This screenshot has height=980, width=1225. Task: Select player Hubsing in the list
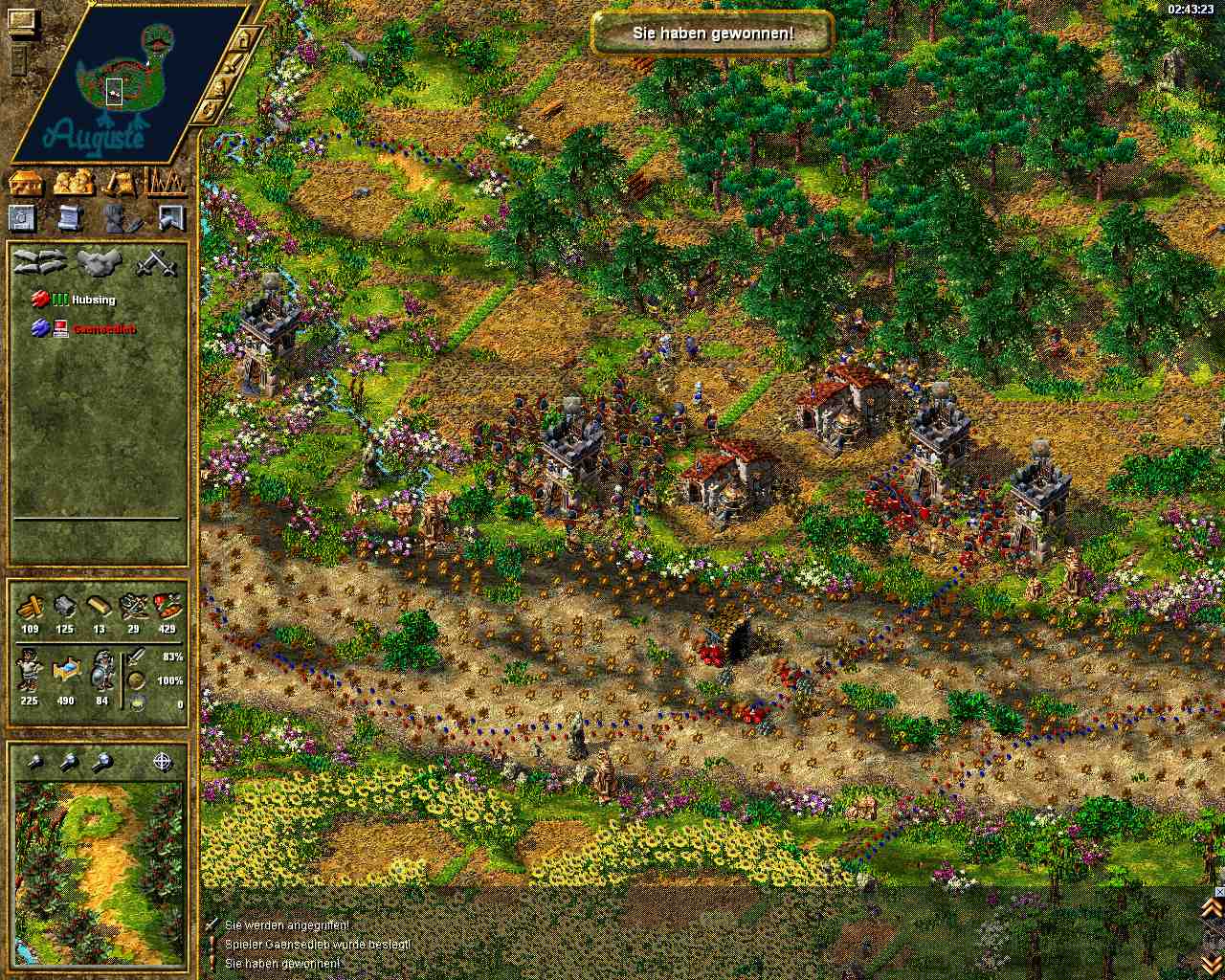click(93, 300)
